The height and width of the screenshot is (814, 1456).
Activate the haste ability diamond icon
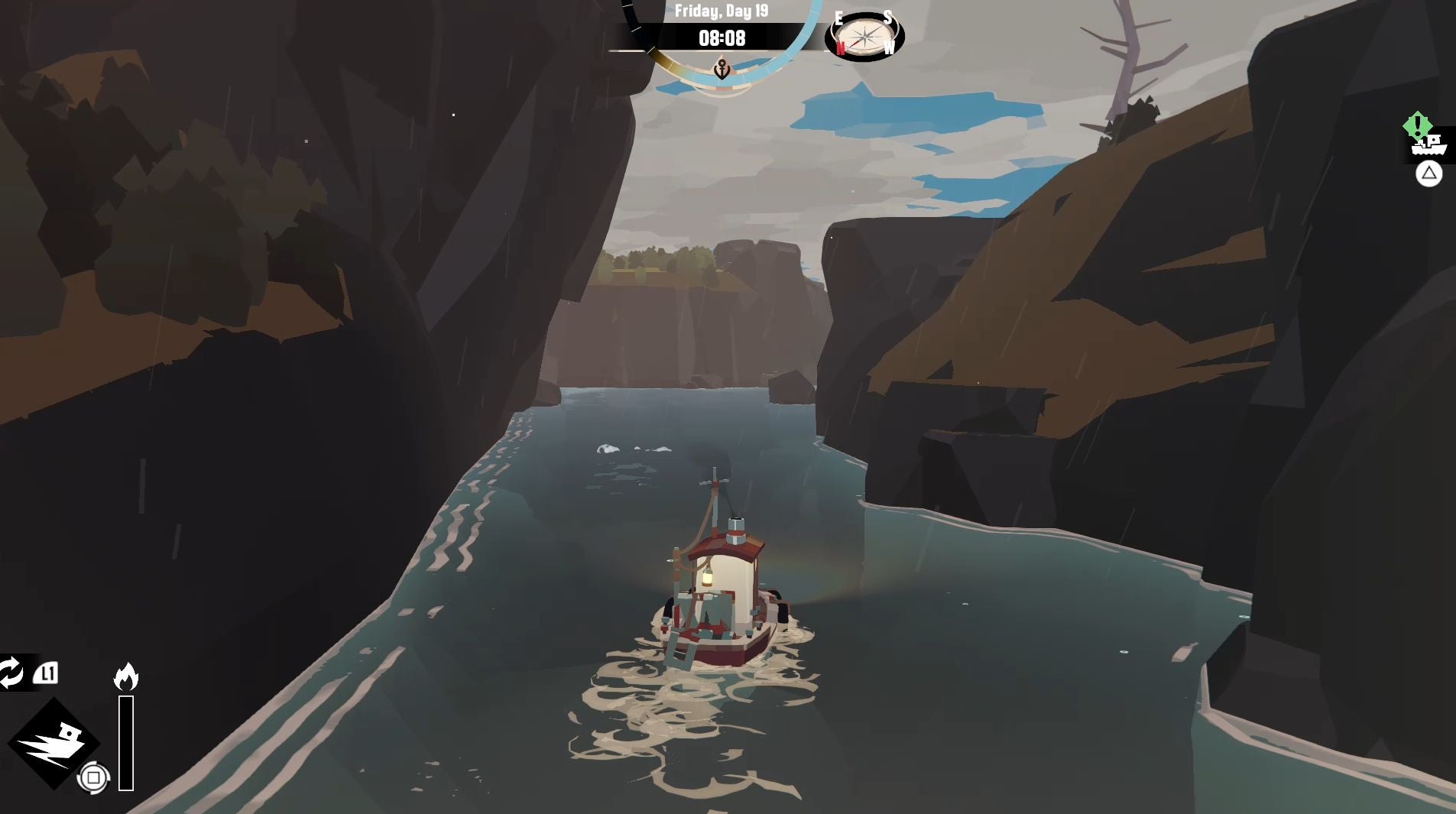[x=54, y=743]
